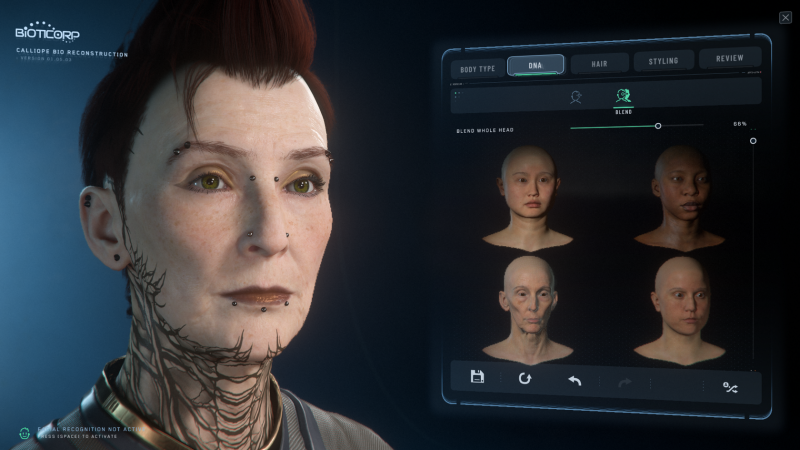The image size is (800, 450).
Task: Save the character with the floppy disk icon
Action: pyautogui.click(x=477, y=377)
